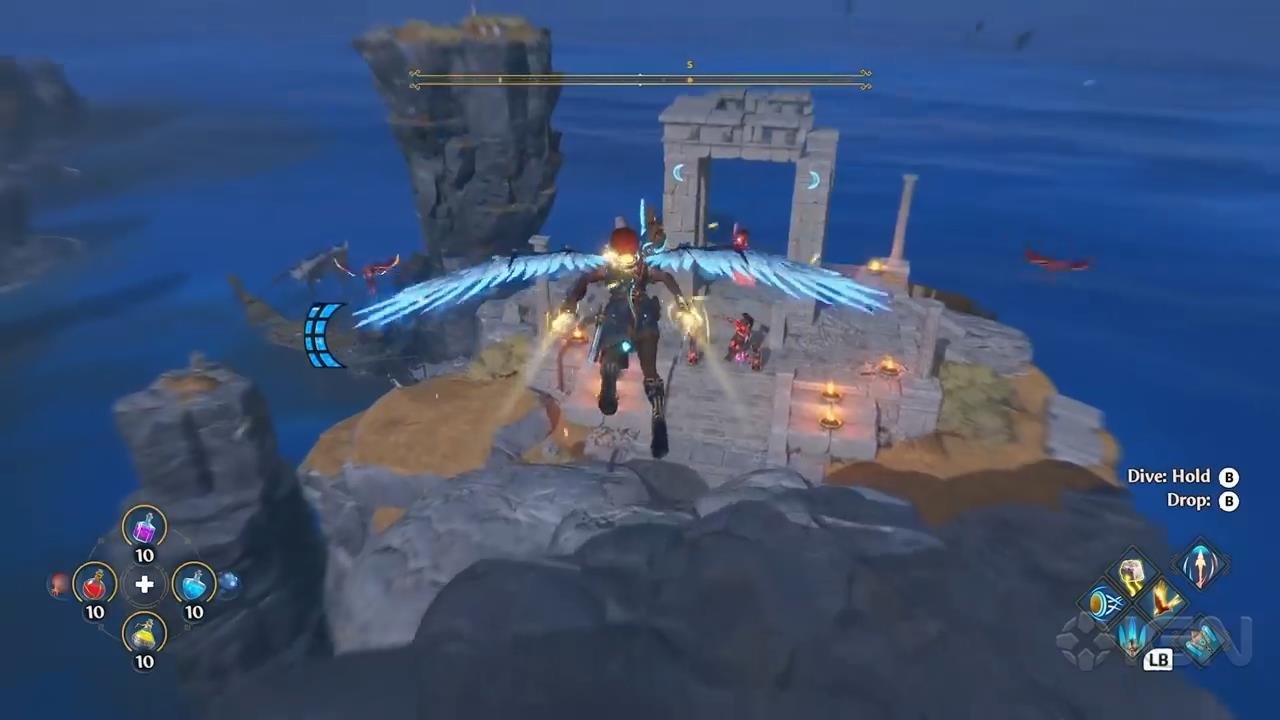Click the compass bar at top
The width and height of the screenshot is (1280, 720).
640,79
